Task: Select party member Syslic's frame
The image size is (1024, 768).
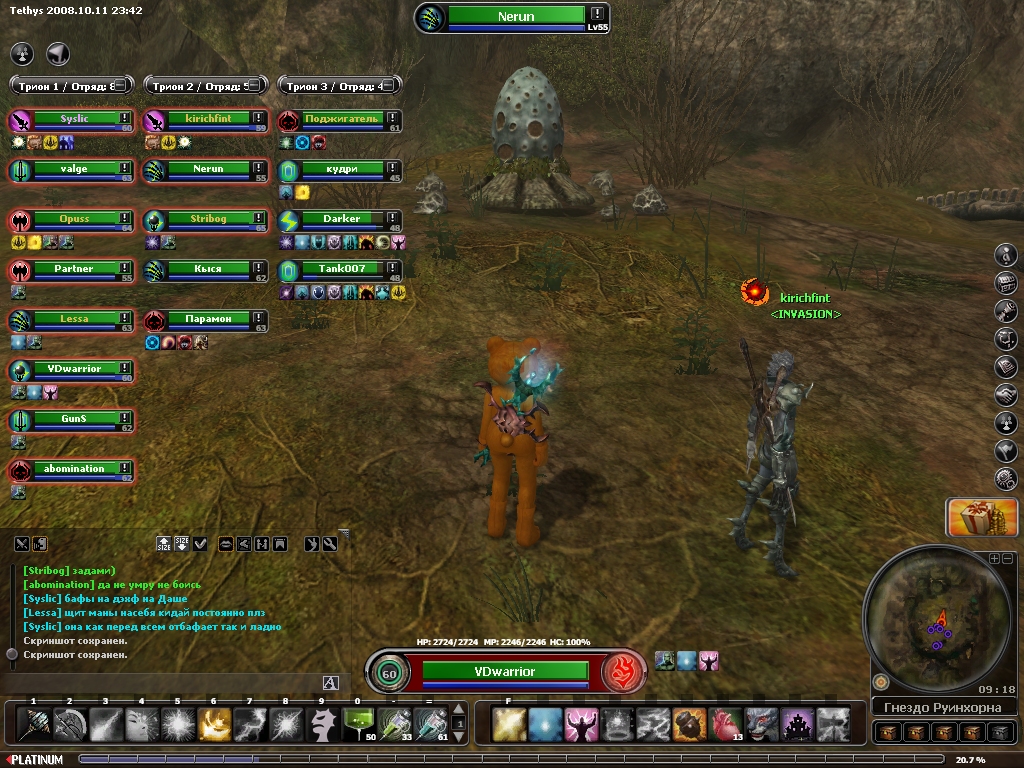Action: pos(74,119)
